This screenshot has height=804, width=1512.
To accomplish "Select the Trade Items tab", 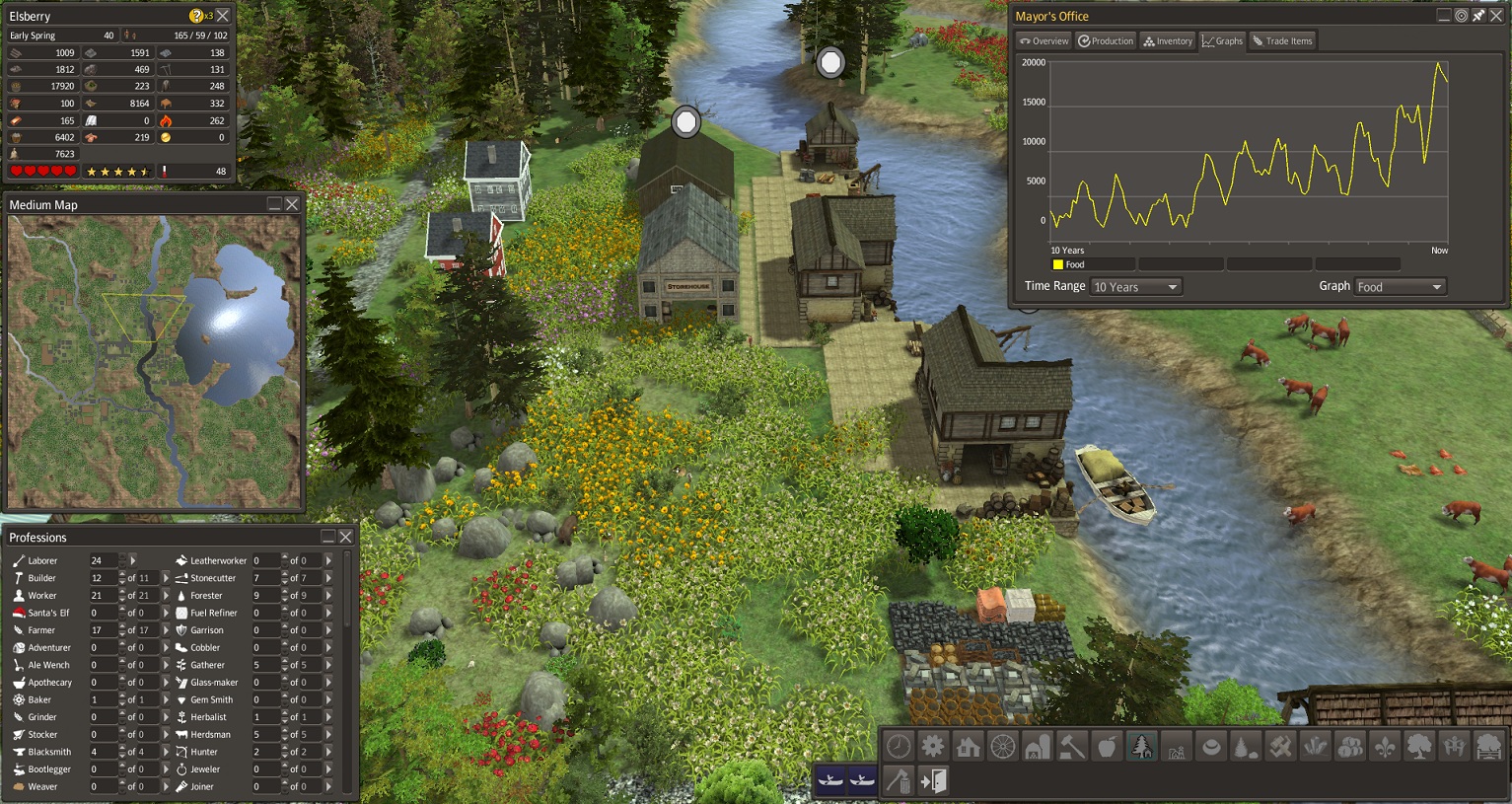I will point(1282,41).
